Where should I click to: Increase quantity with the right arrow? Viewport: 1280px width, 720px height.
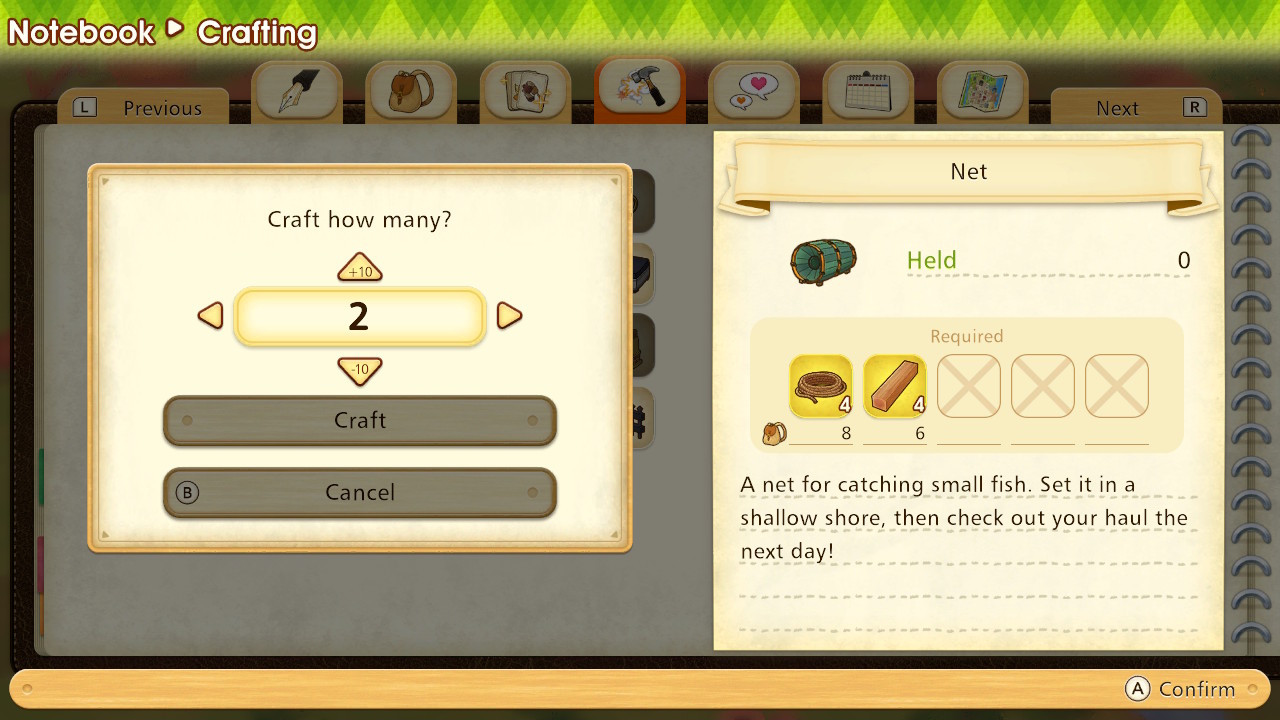click(509, 315)
